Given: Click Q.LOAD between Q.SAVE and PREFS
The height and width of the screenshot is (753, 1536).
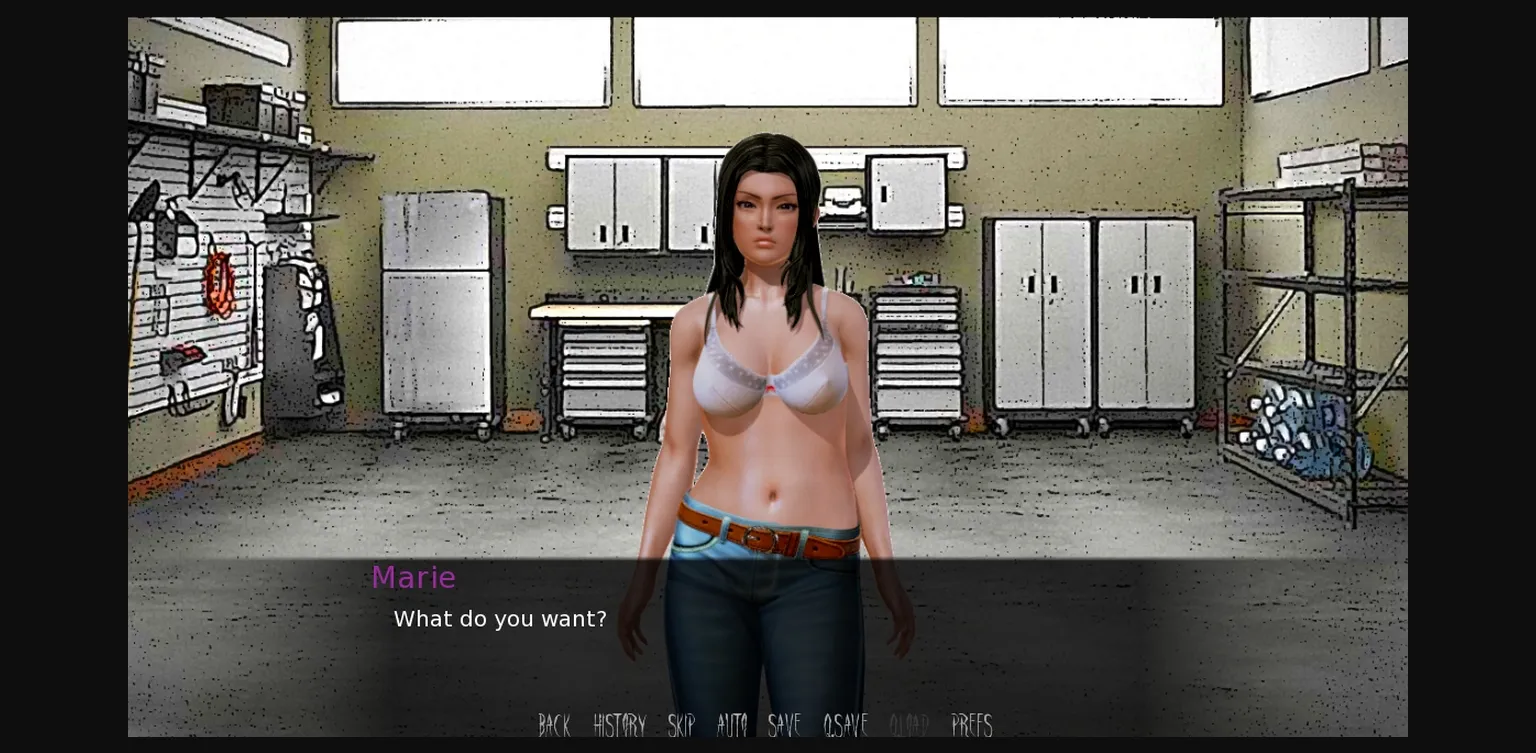Looking at the screenshot, I should [x=908, y=726].
